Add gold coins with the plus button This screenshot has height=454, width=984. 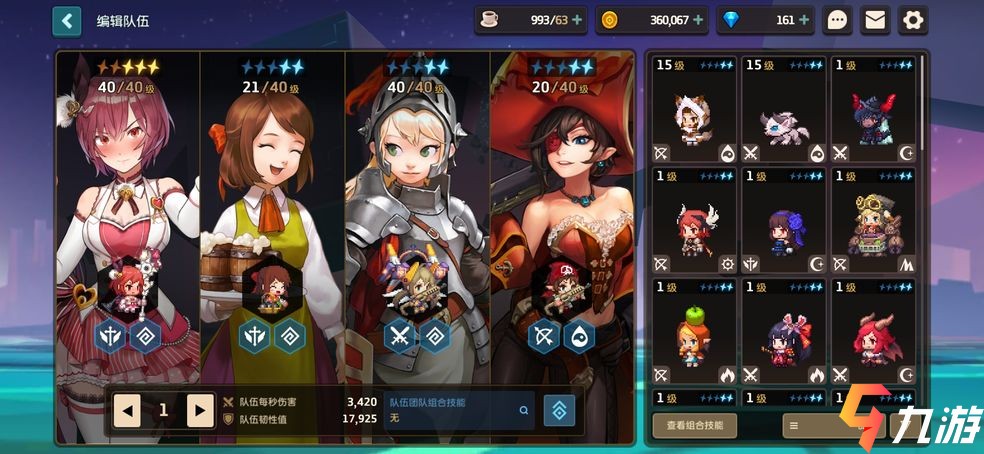tap(697, 20)
